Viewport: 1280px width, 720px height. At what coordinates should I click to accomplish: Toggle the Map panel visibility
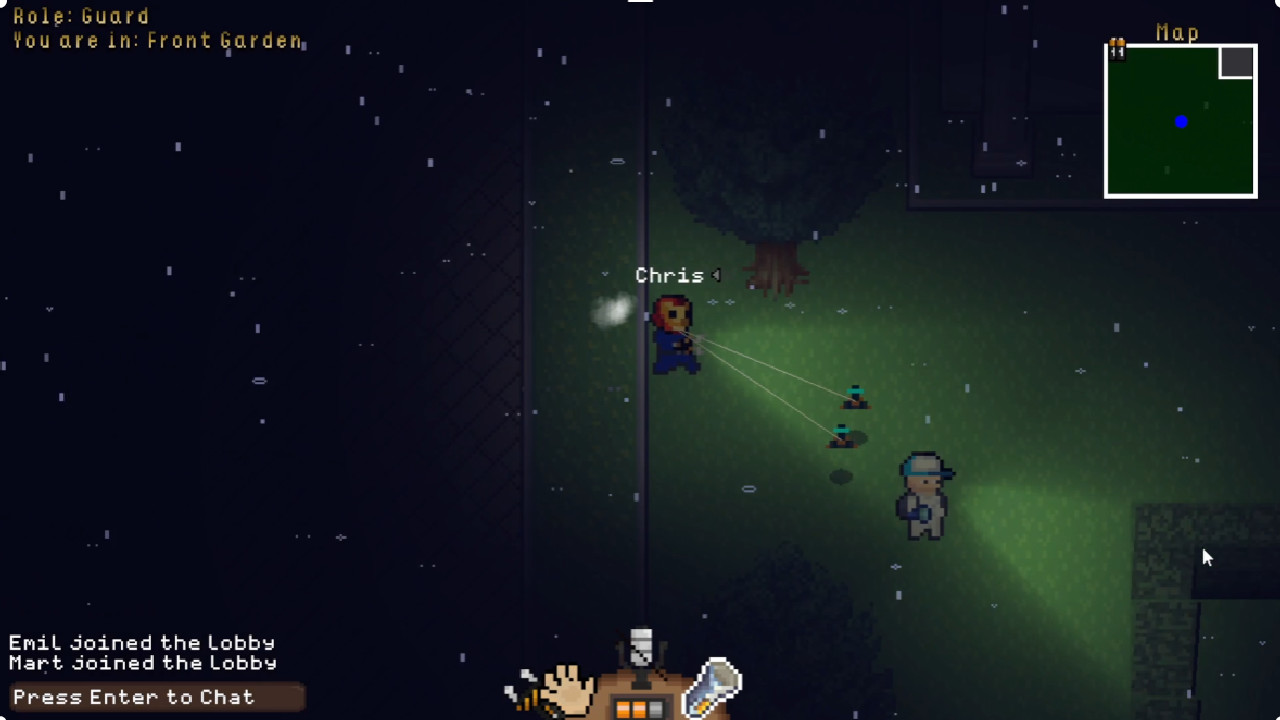pos(1177,33)
